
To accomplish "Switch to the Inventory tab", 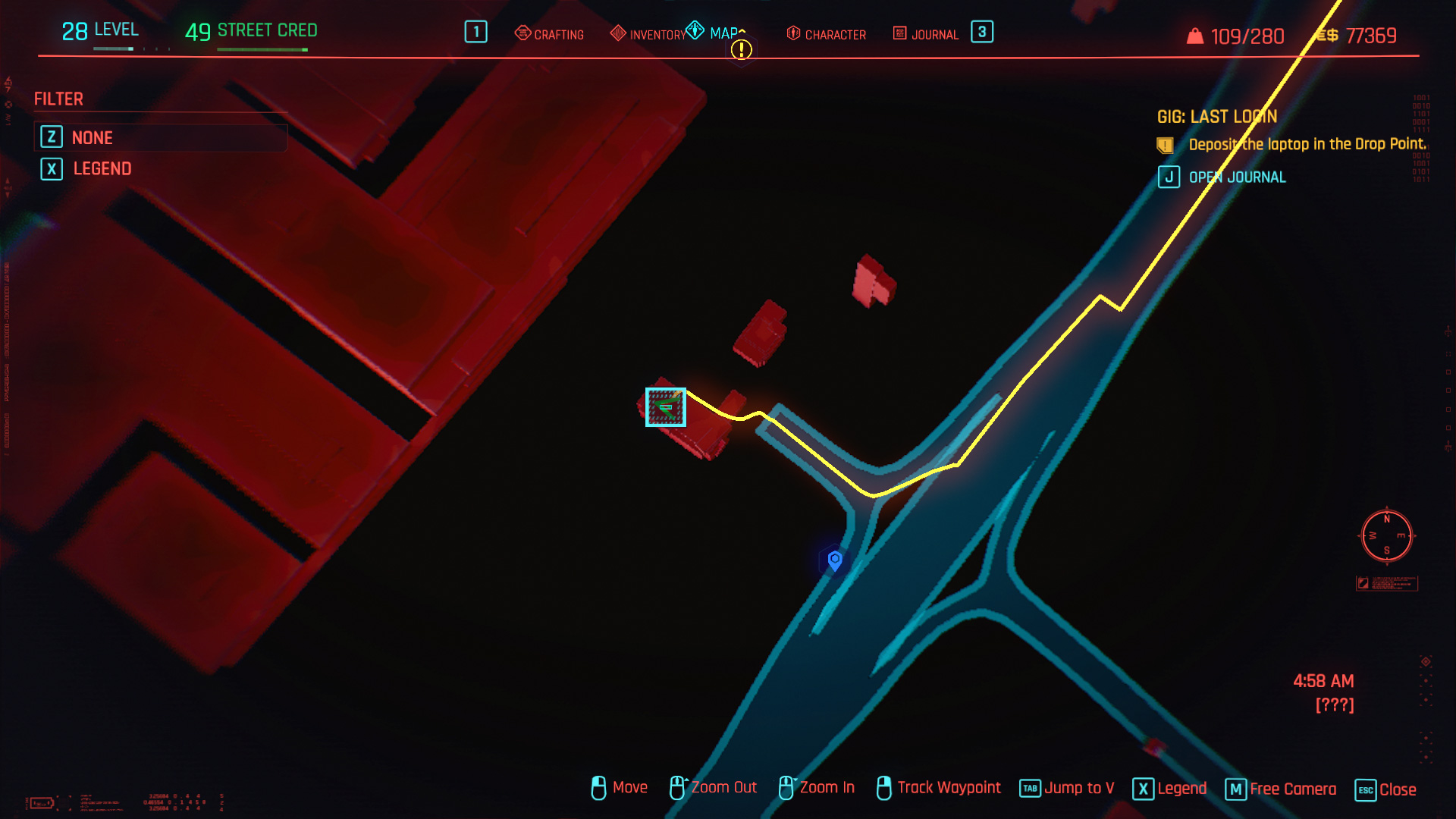I will click(x=648, y=34).
